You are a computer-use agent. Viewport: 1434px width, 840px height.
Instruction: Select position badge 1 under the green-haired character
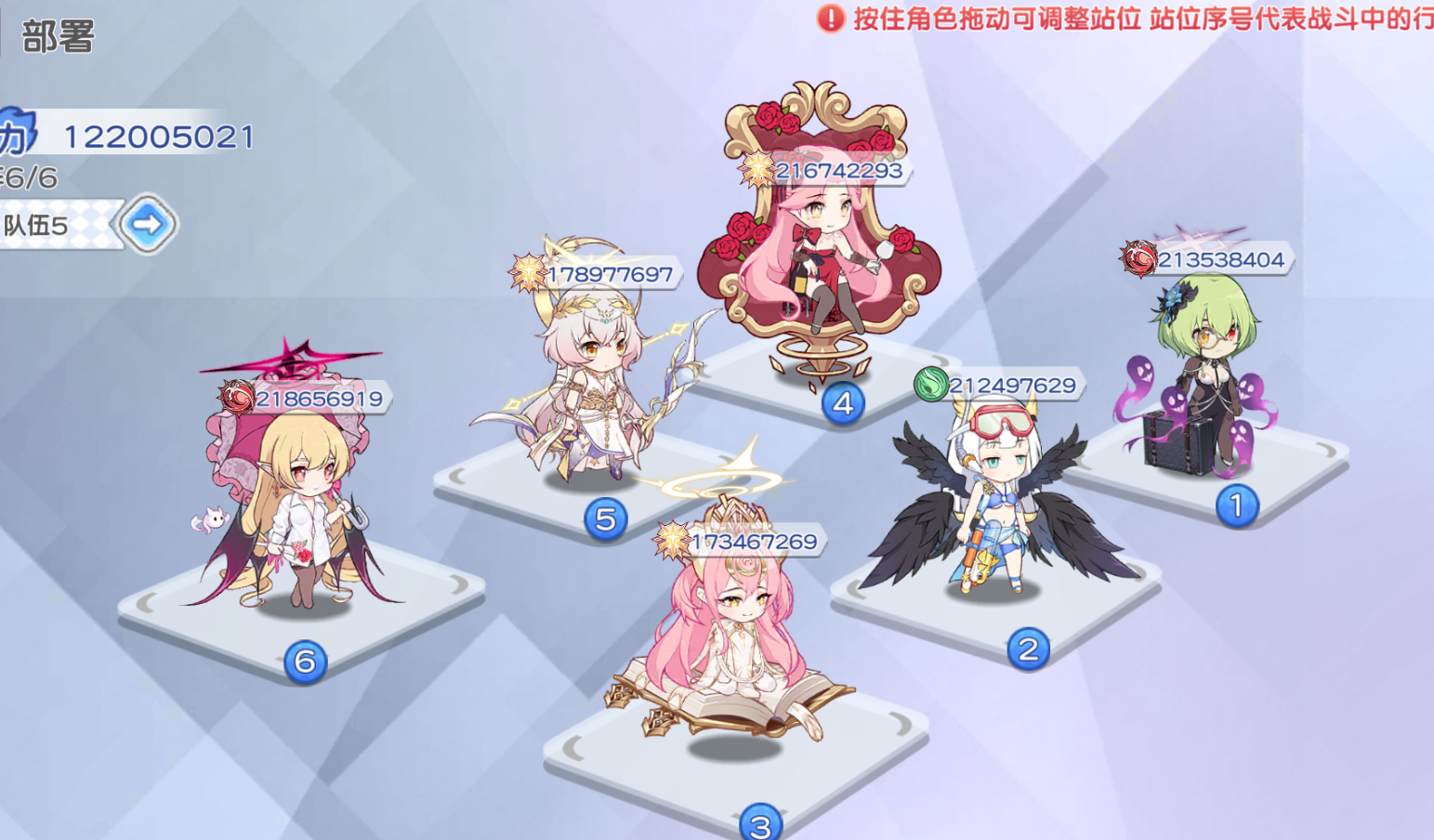click(1236, 505)
